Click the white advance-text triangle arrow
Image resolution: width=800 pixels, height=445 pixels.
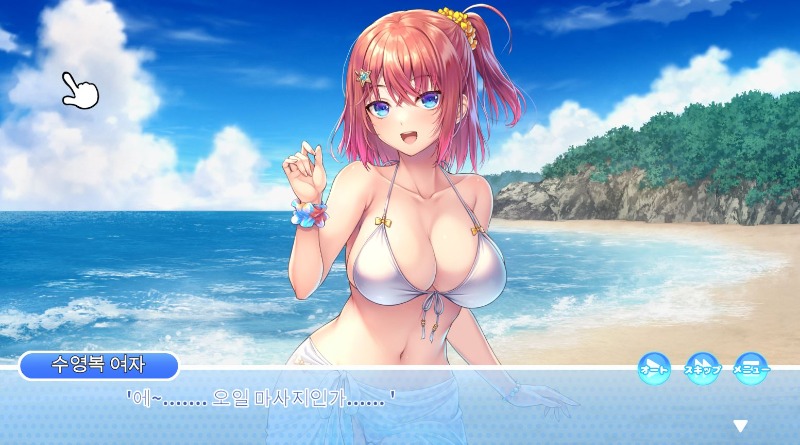point(741,426)
